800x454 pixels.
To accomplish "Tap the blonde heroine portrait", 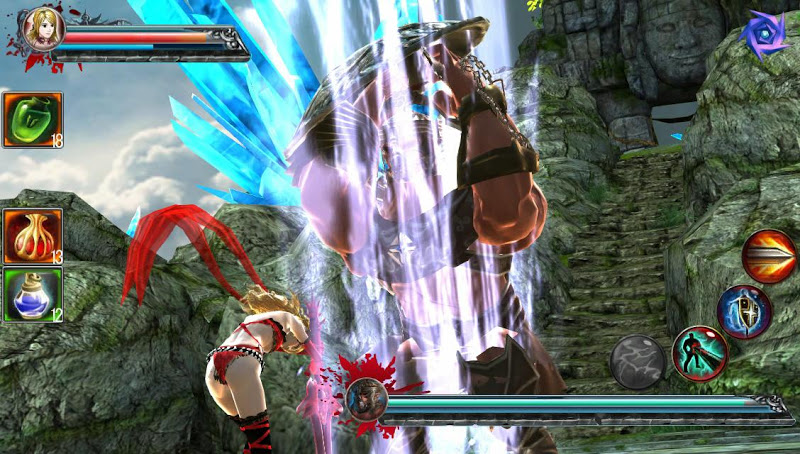I will pyautogui.click(x=42, y=29).
